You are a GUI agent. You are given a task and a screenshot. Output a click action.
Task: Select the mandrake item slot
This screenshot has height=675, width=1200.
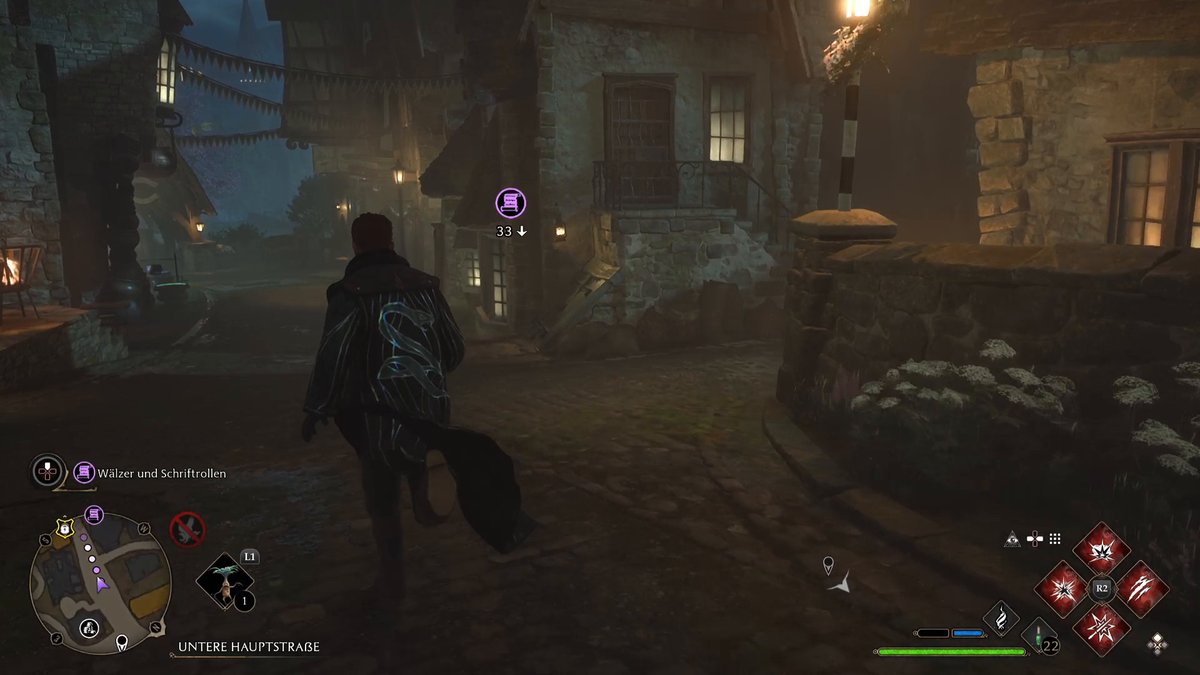tap(225, 582)
